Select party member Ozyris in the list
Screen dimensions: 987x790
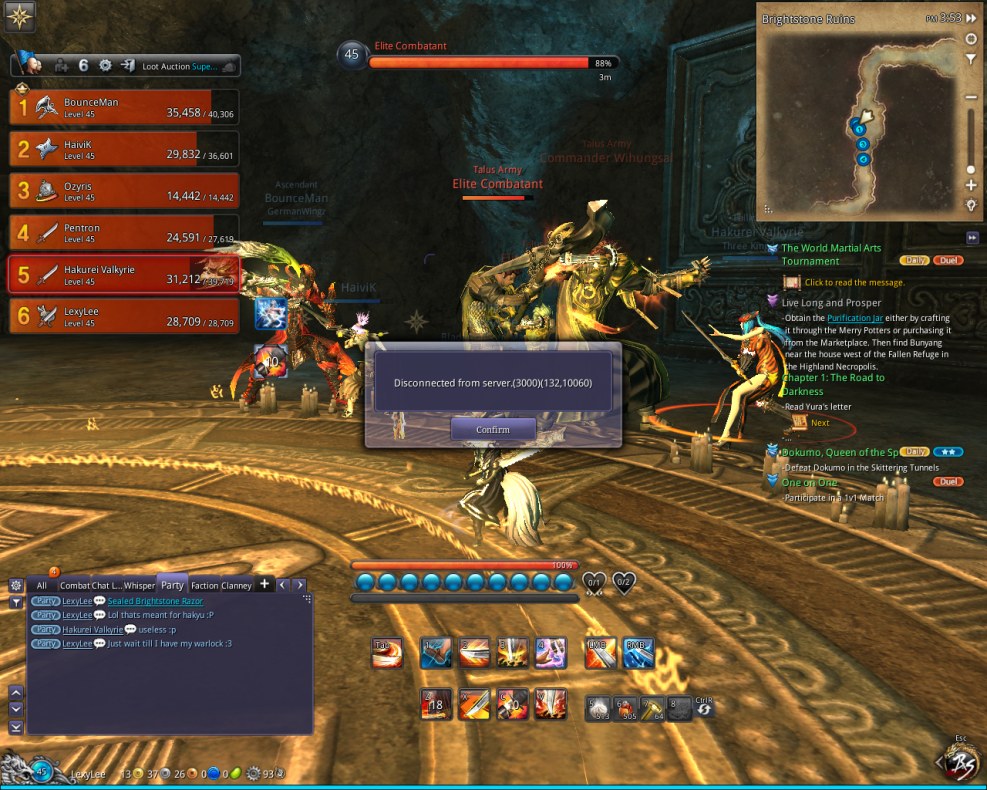pos(124,190)
